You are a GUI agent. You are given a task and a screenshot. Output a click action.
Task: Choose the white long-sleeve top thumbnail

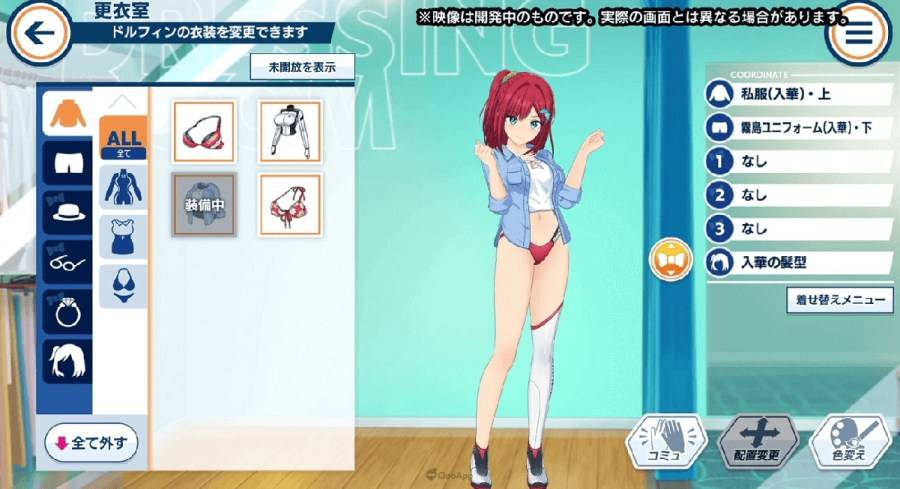tap(289, 131)
